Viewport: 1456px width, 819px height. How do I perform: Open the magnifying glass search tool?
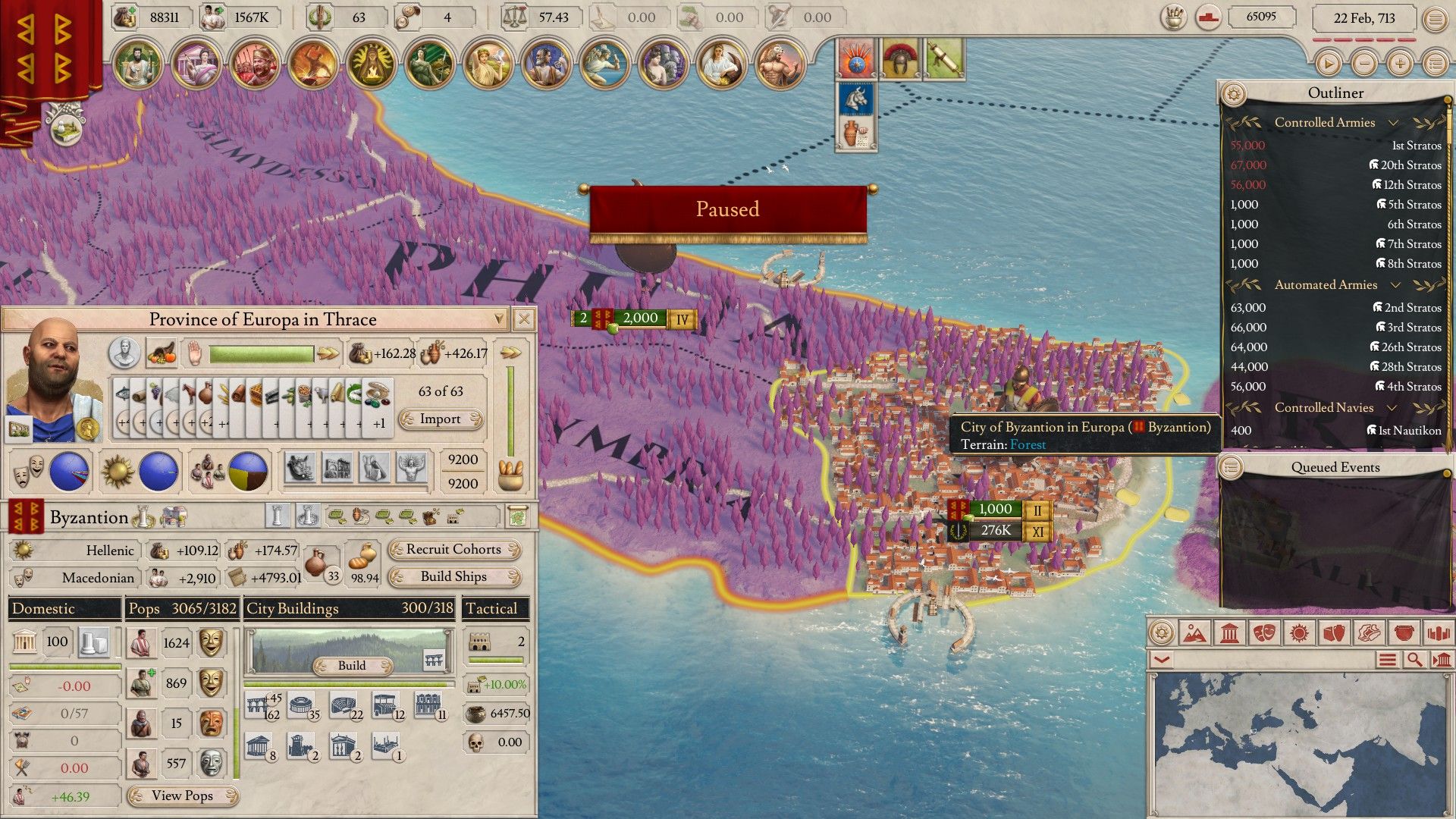pos(1414,660)
